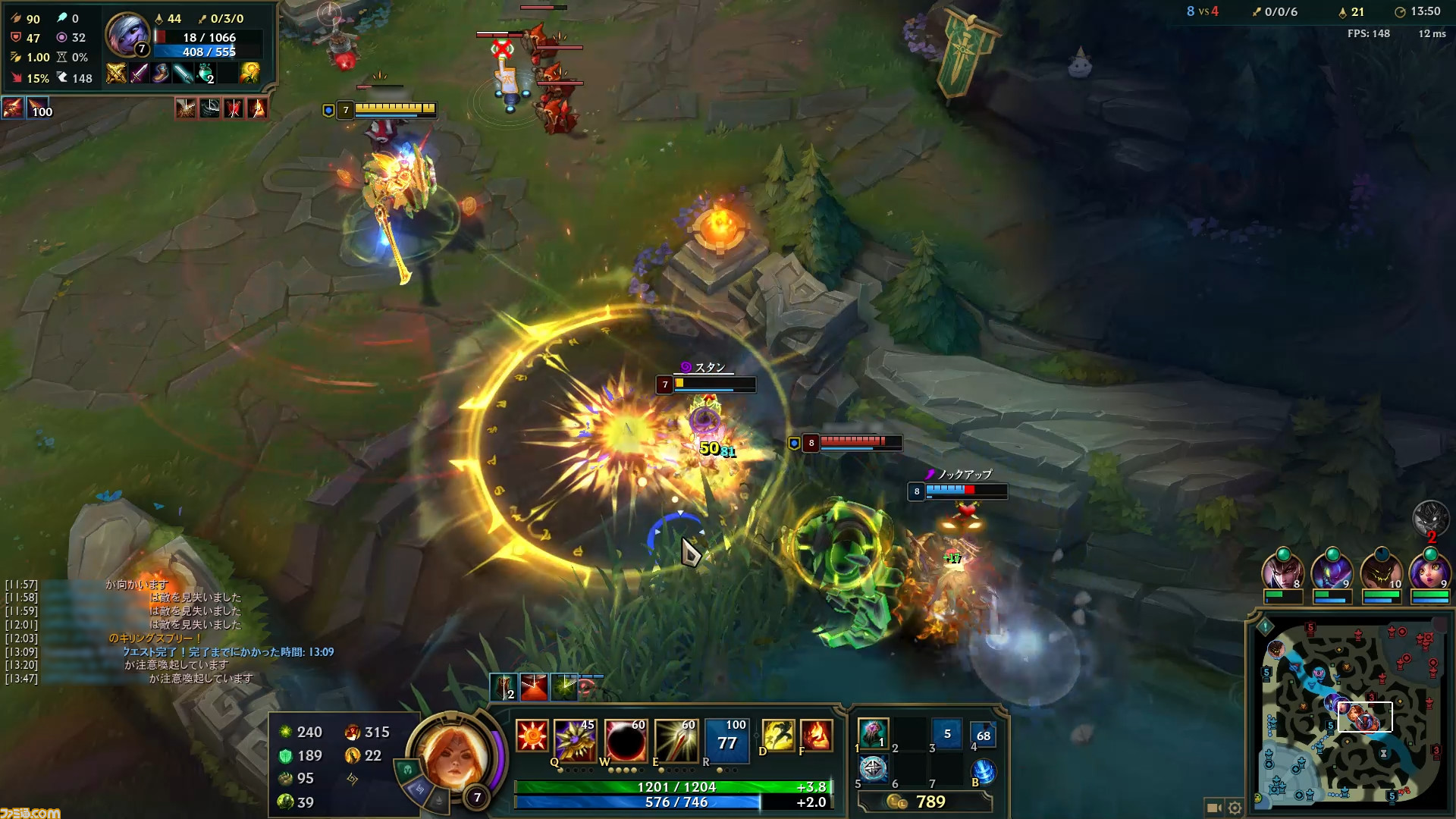The width and height of the screenshot is (1456, 819).
Task: Use the blue Recall button
Action: (983, 771)
